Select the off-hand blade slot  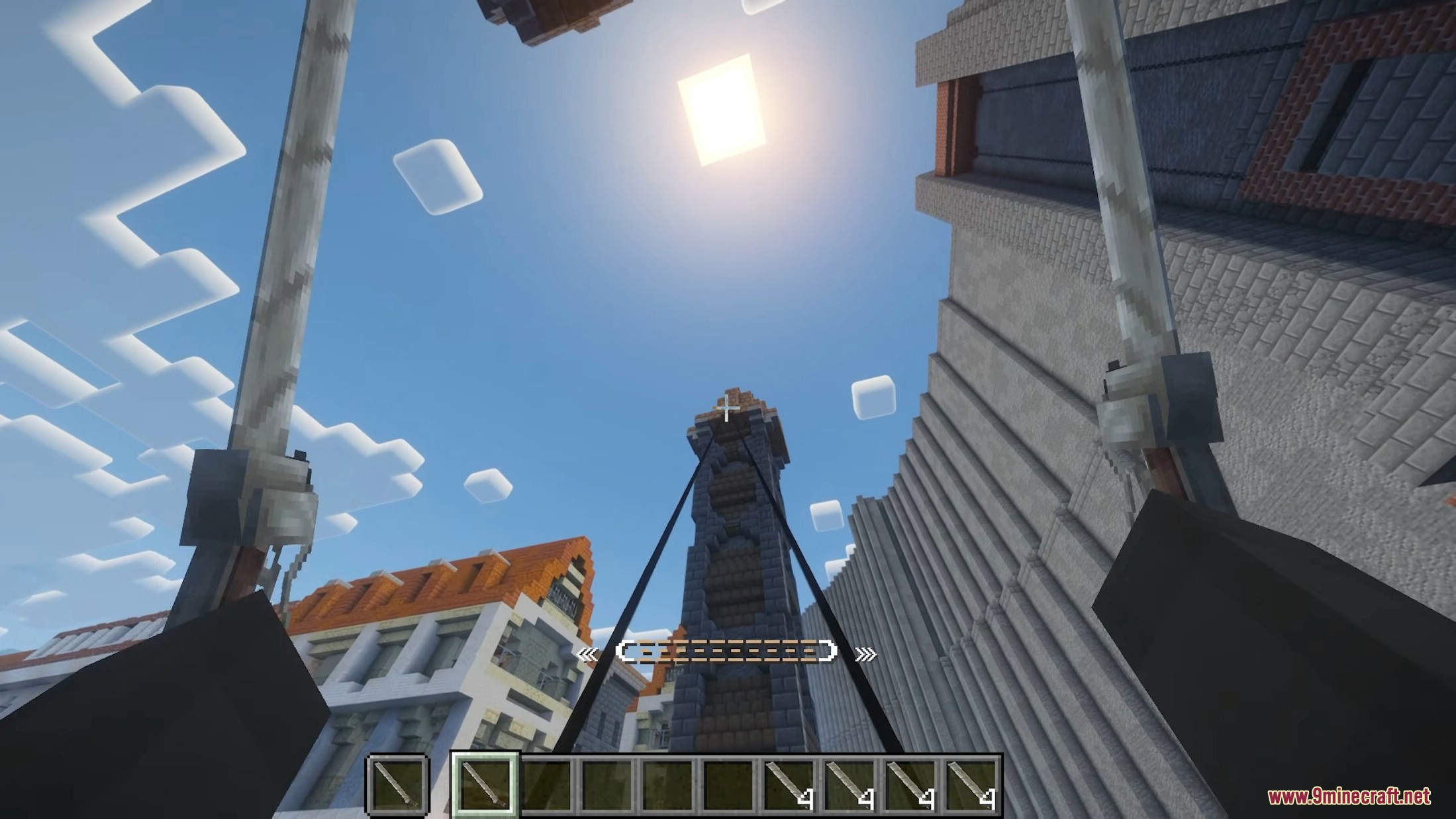click(x=397, y=785)
